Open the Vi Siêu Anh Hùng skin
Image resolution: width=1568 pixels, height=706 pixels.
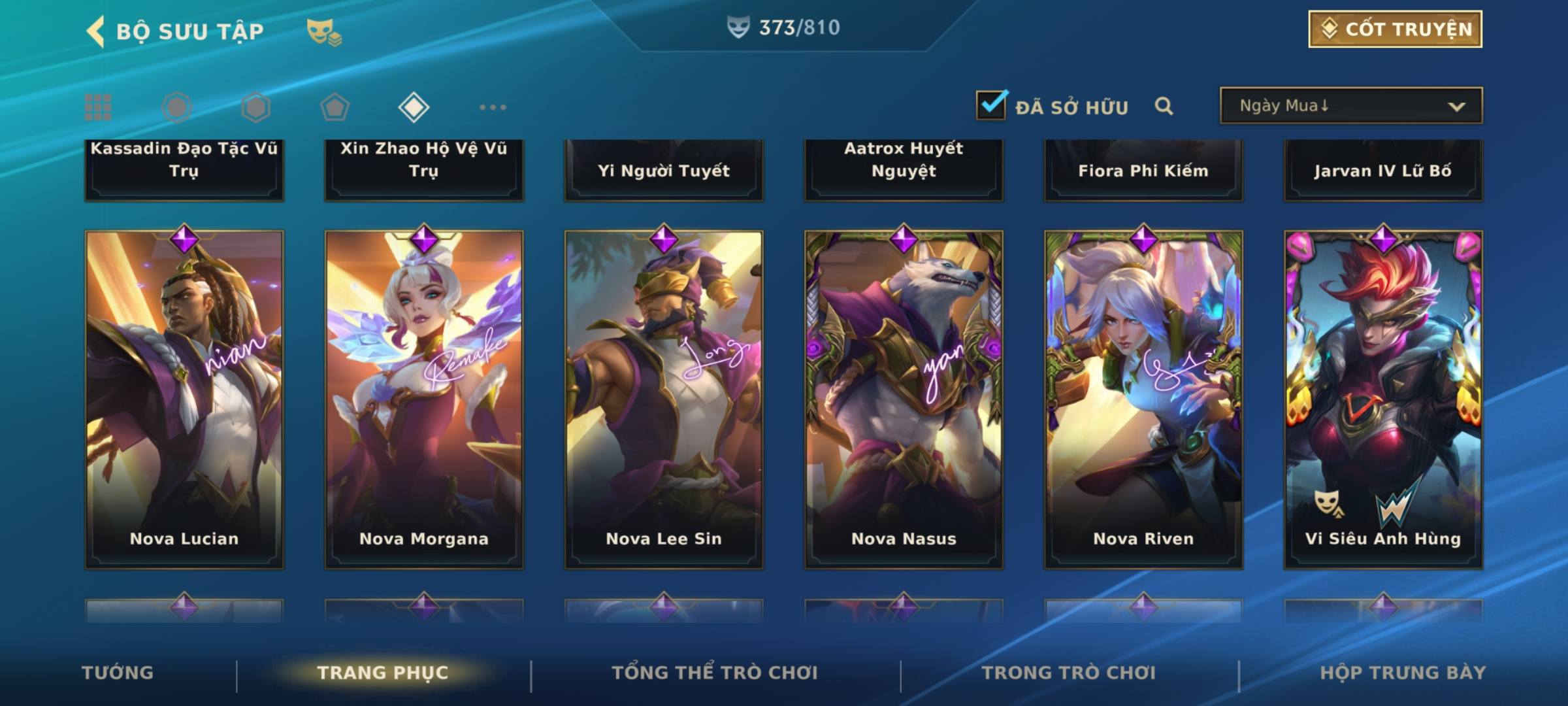click(x=1383, y=399)
